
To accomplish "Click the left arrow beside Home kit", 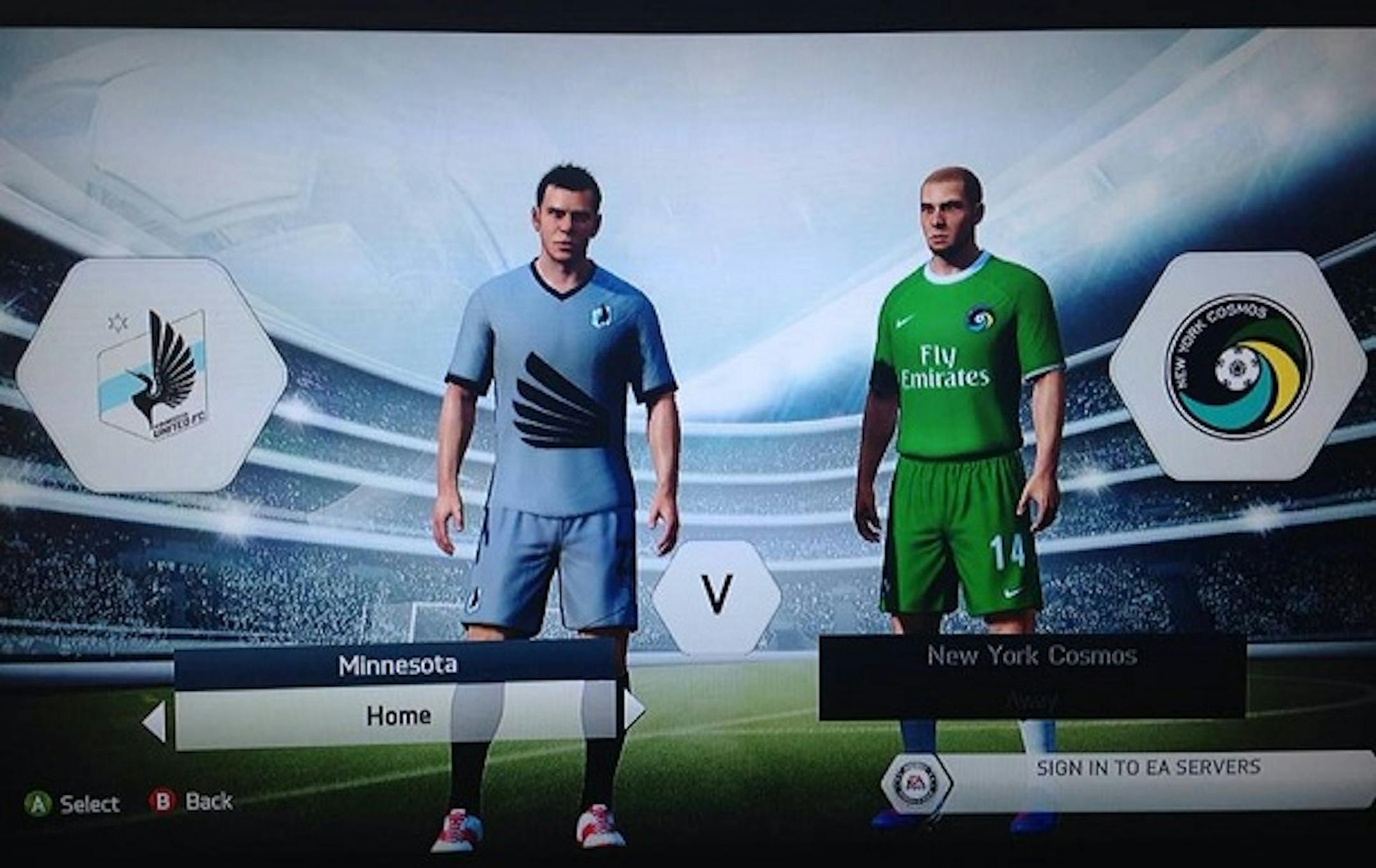I will pyautogui.click(x=155, y=721).
